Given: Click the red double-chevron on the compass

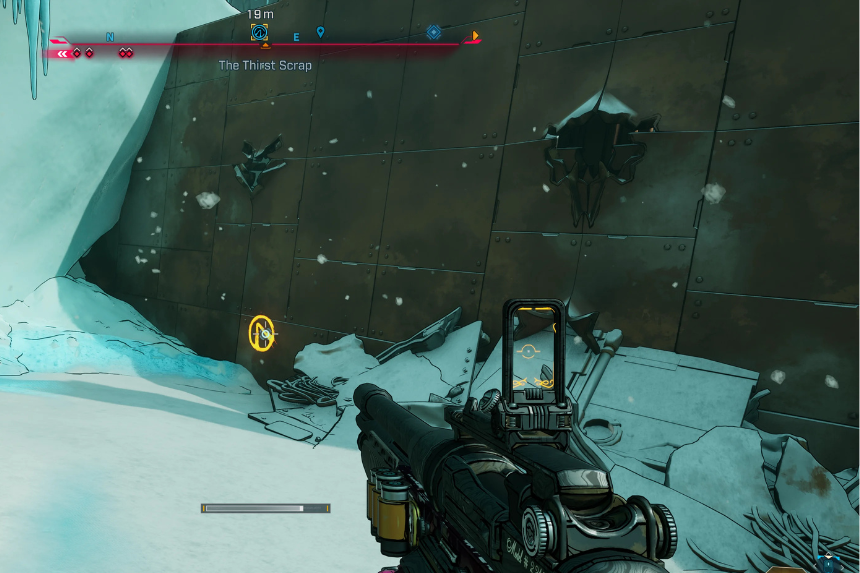Looking at the screenshot, I should (64, 53).
